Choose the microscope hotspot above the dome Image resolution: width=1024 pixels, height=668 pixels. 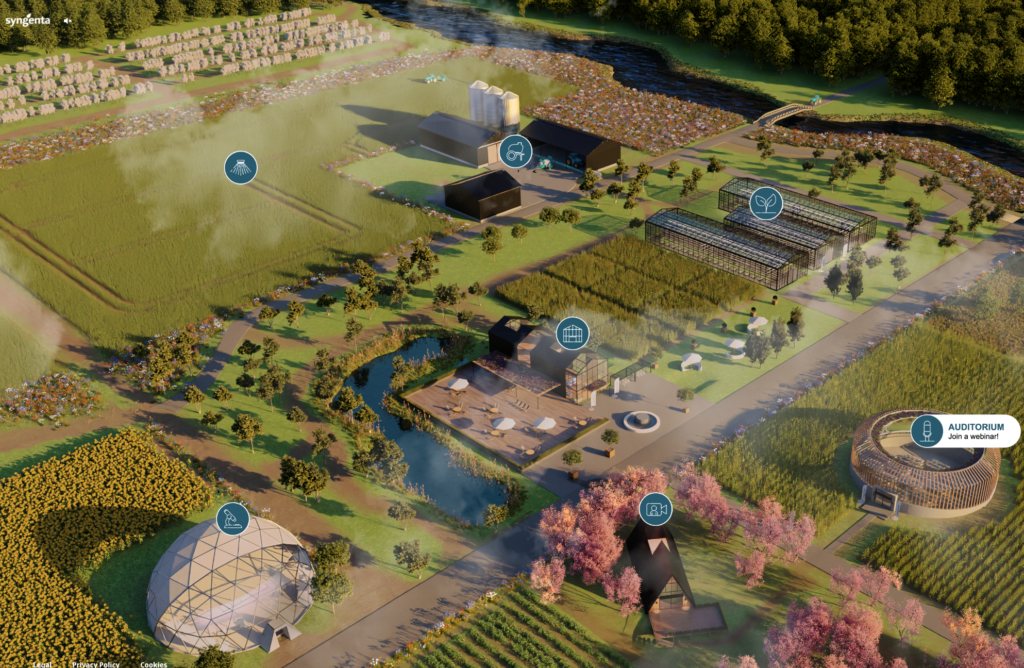pyautogui.click(x=233, y=518)
